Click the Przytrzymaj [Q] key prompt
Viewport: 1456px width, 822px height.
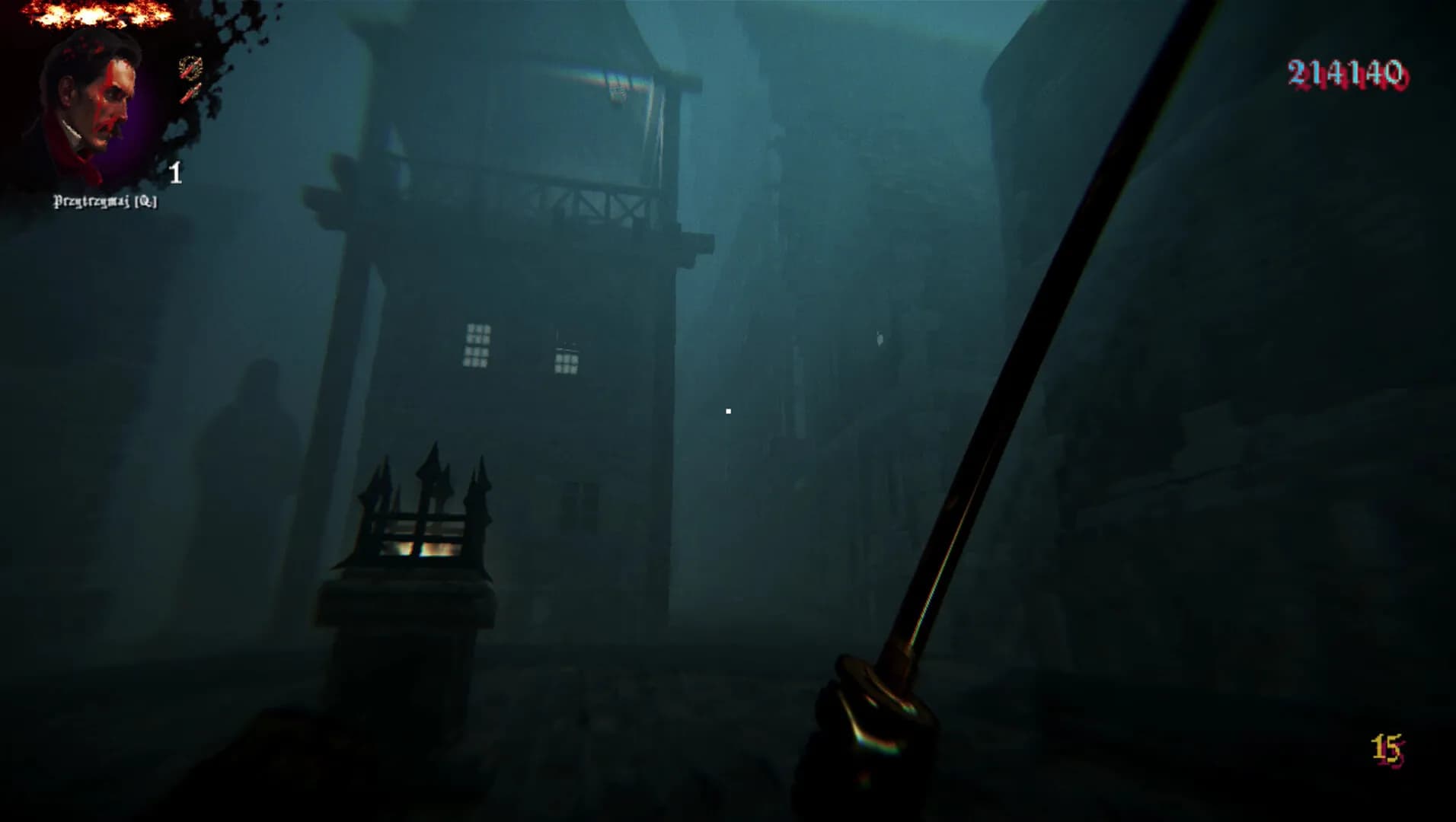pyautogui.click(x=104, y=201)
